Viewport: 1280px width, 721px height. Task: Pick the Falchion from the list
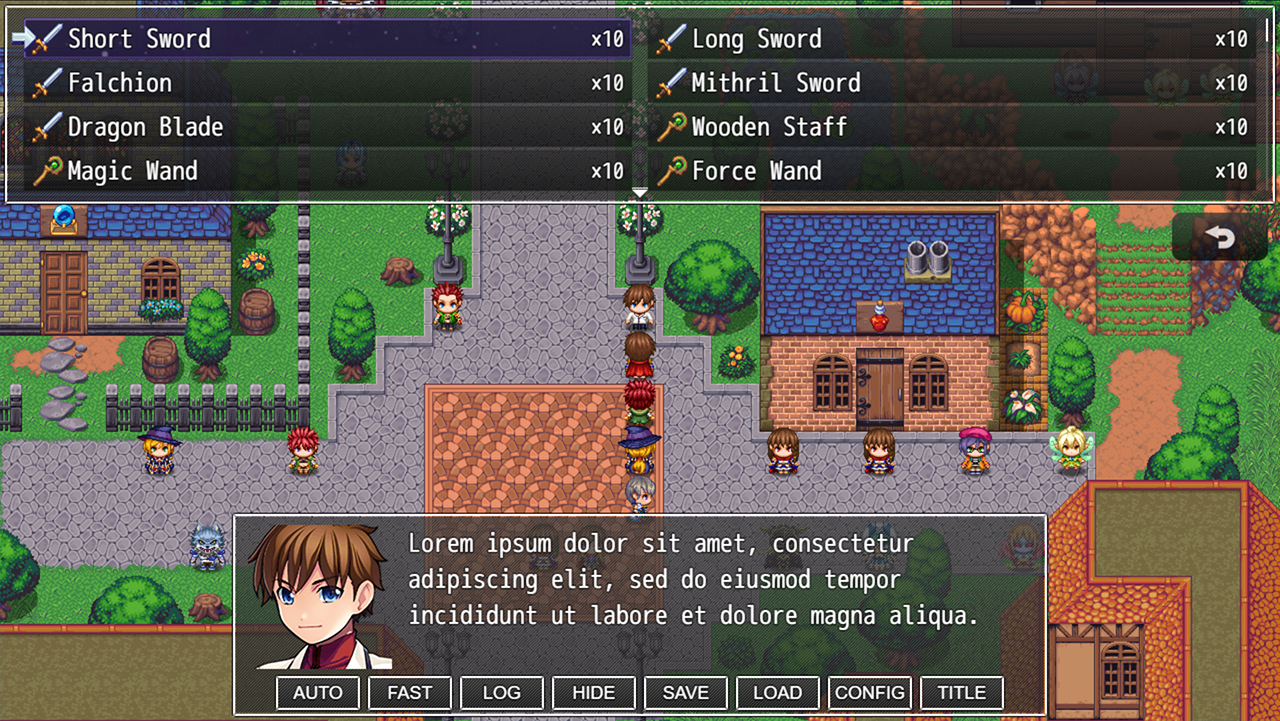(328, 83)
